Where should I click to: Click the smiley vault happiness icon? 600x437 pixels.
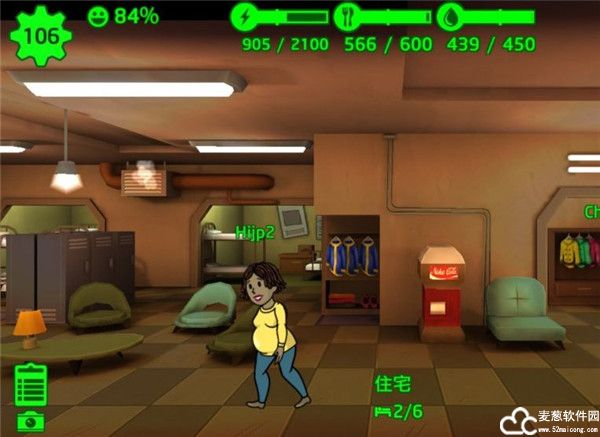[x=98, y=16]
